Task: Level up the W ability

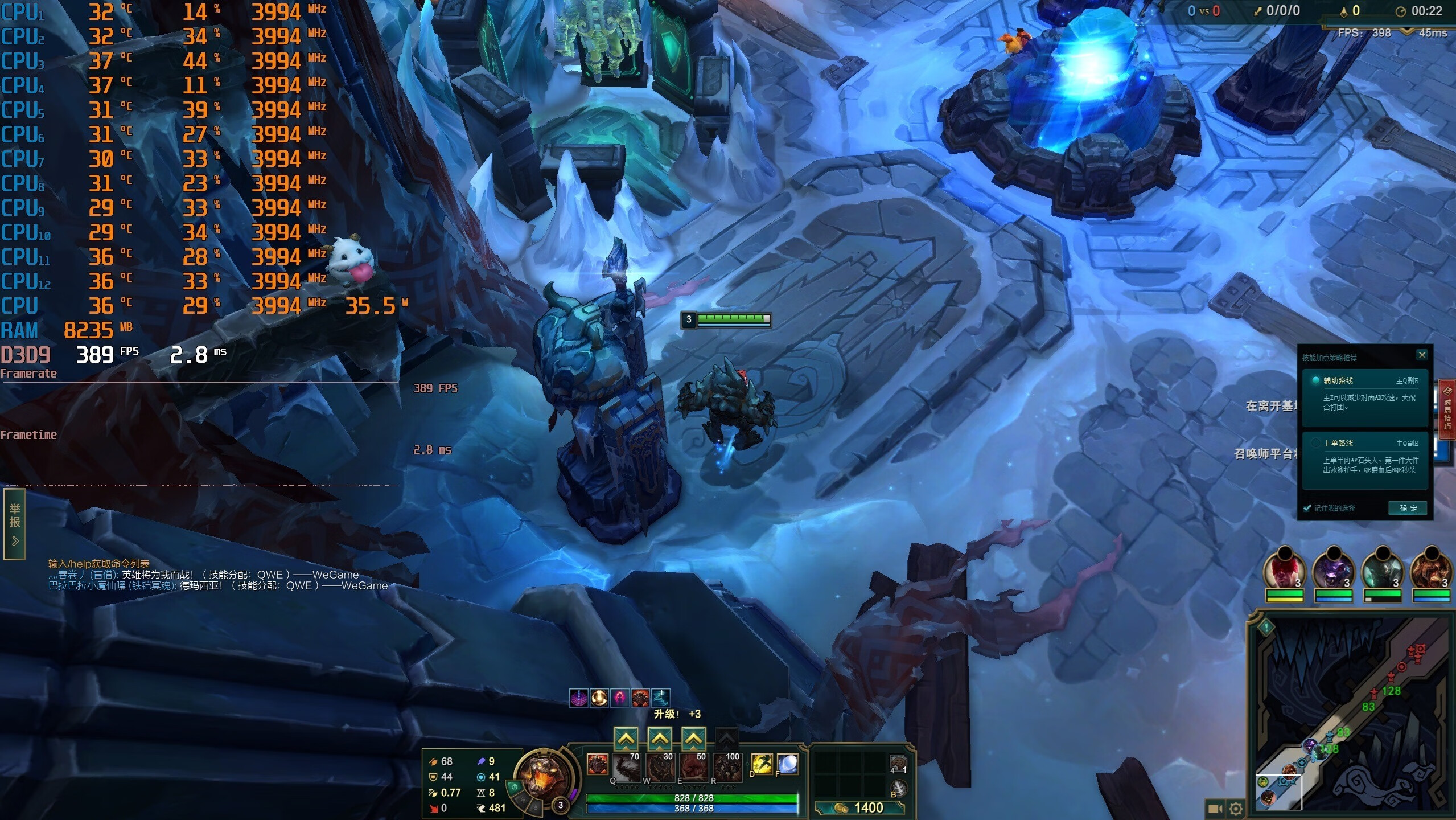Action: click(660, 739)
